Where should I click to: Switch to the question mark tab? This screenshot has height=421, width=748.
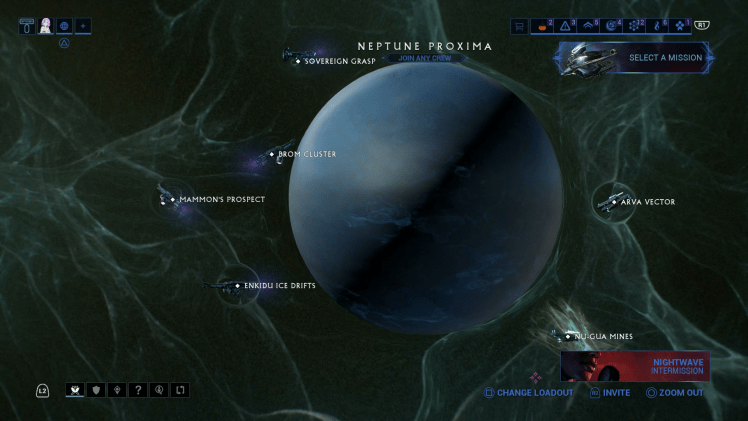click(138, 390)
